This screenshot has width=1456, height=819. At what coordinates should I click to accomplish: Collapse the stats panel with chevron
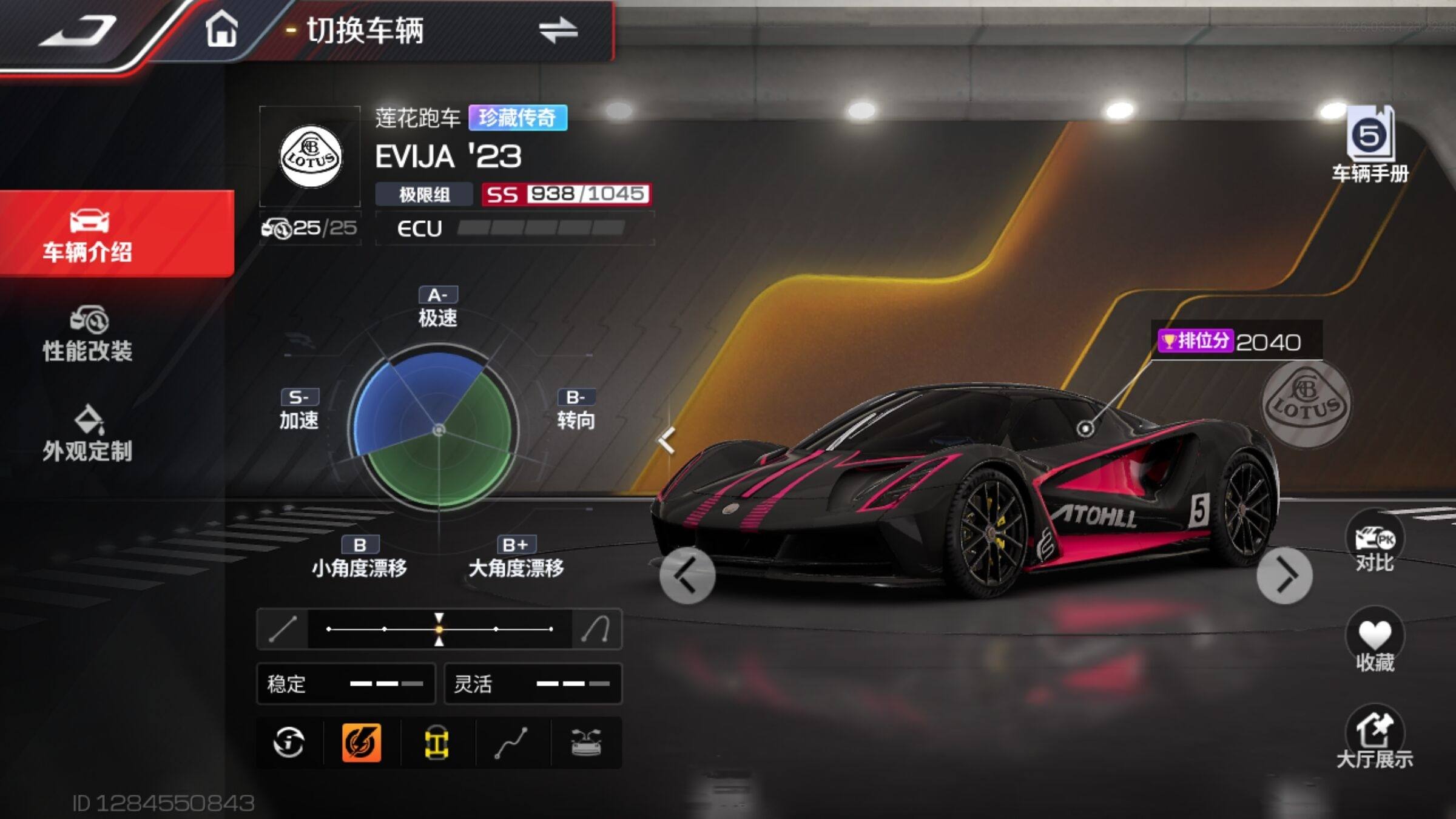pos(667,440)
